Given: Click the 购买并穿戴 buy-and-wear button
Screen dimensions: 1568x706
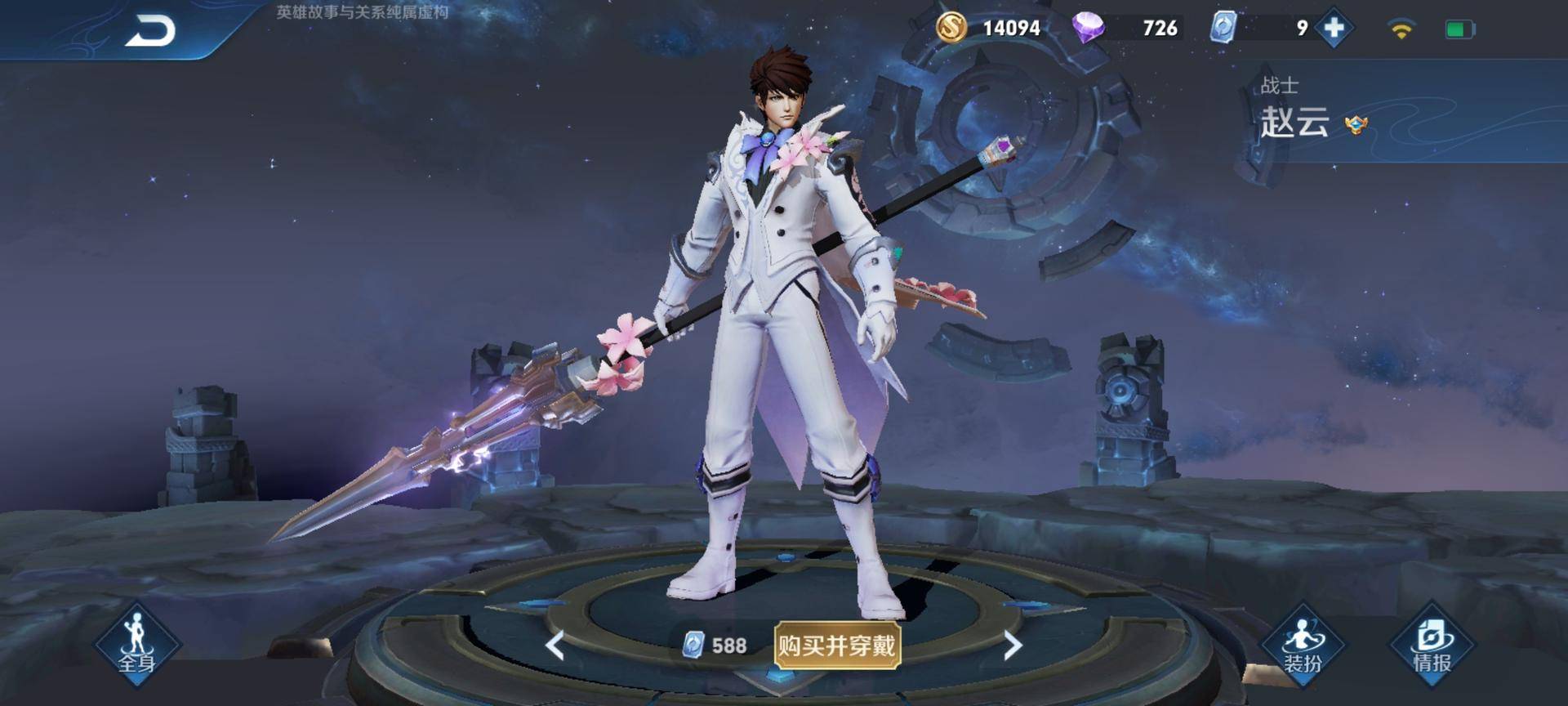Looking at the screenshot, I should [837, 646].
